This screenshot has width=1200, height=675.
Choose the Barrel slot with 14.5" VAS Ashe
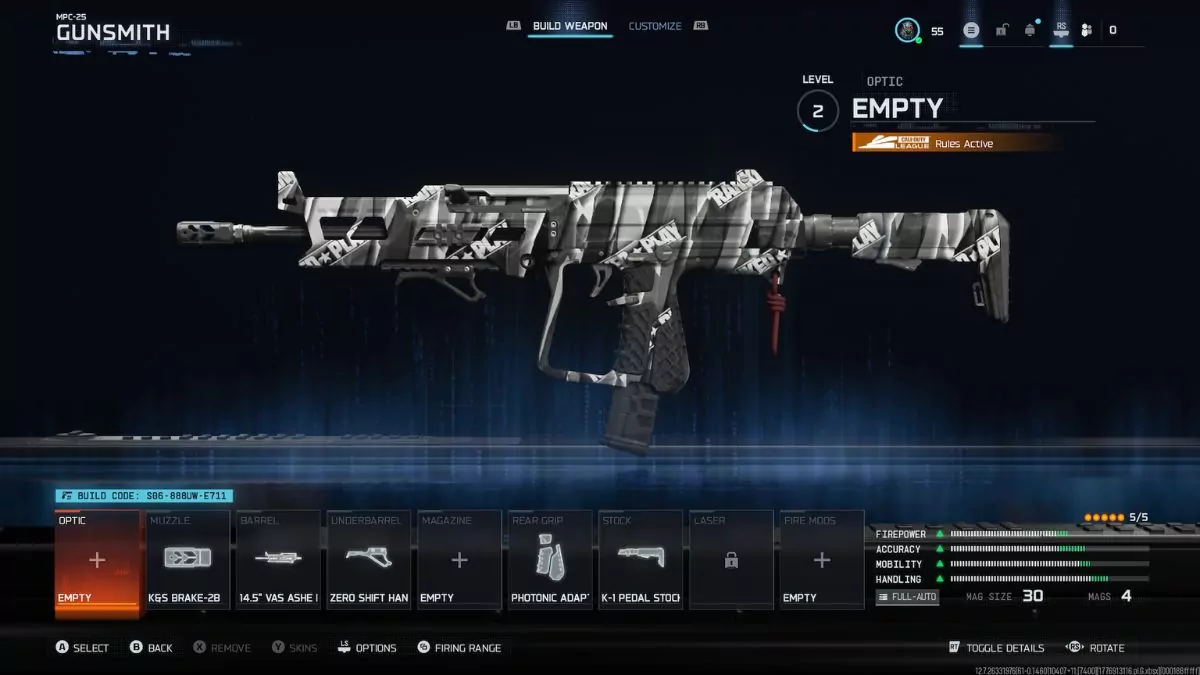pyautogui.click(x=278, y=560)
